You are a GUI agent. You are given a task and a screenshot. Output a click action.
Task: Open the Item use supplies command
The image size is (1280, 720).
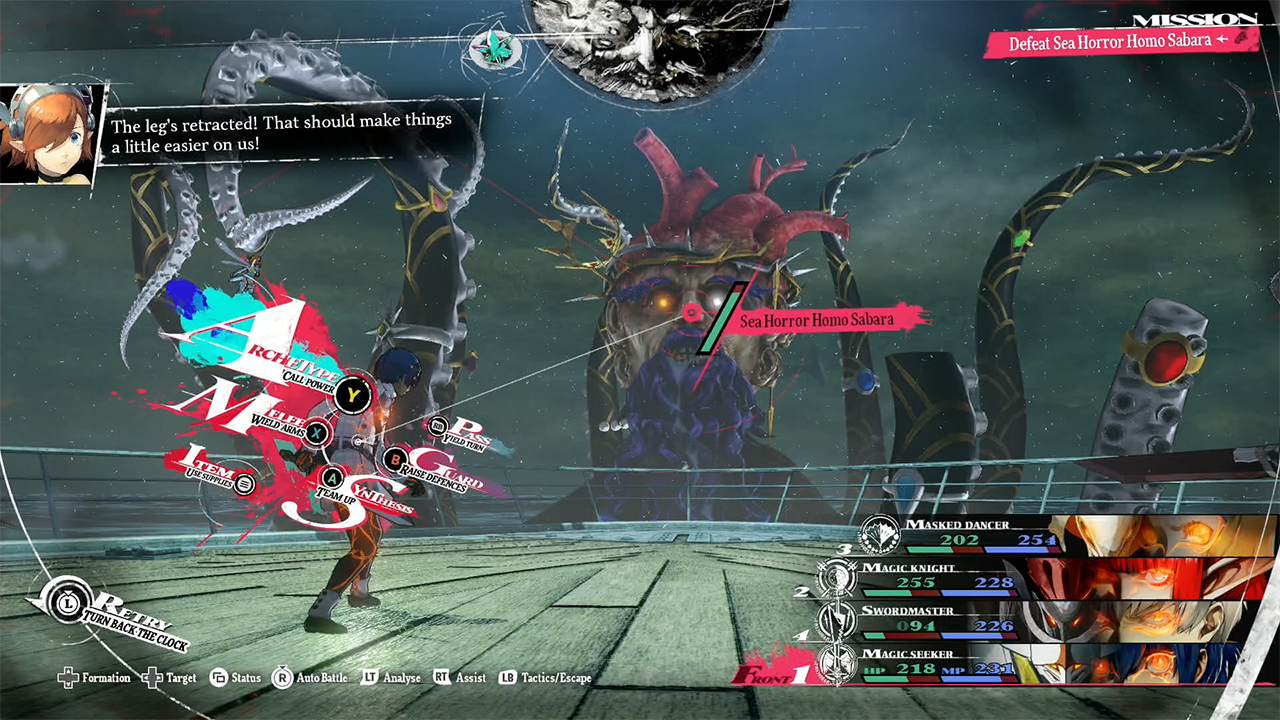244,484
